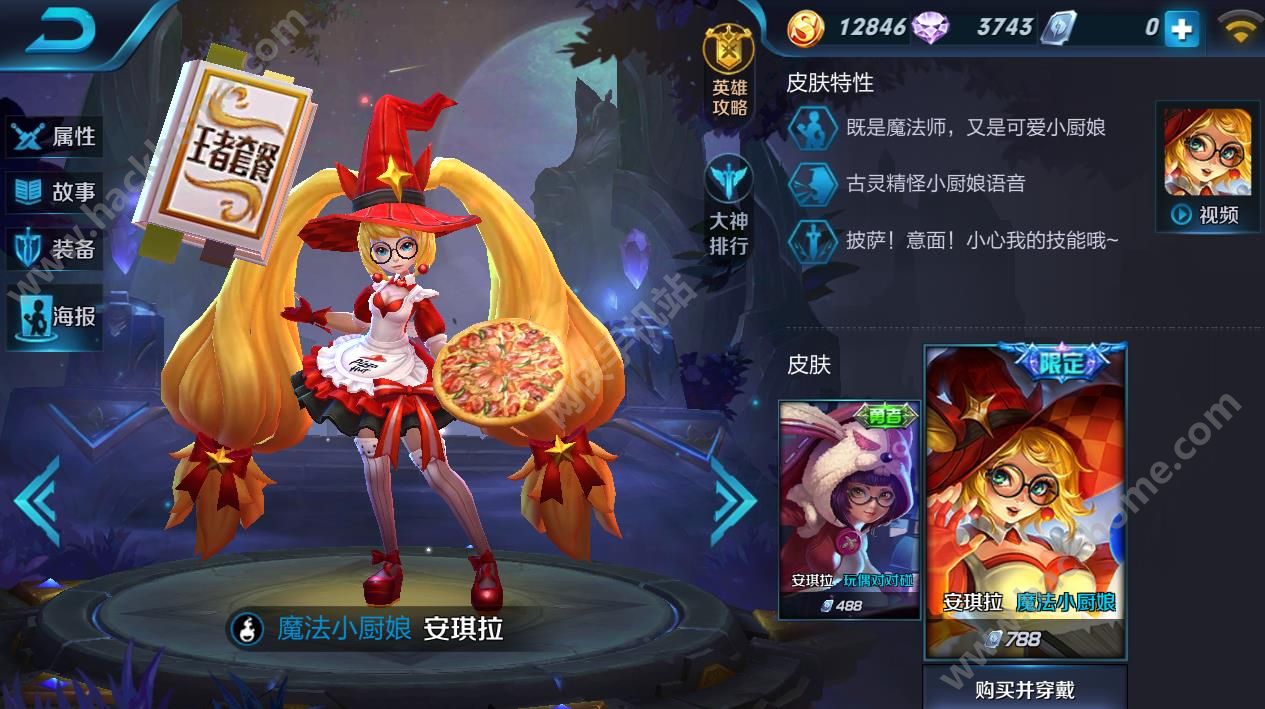This screenshot has width=1265, height=709.
Task: Tap the gold coin currency icon
Action: (x=806, y=28)
